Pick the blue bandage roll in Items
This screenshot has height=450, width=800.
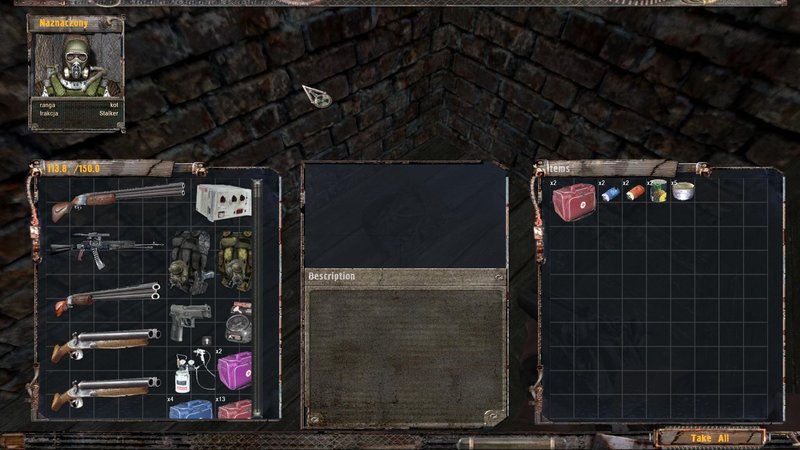(x=610, y=194)
